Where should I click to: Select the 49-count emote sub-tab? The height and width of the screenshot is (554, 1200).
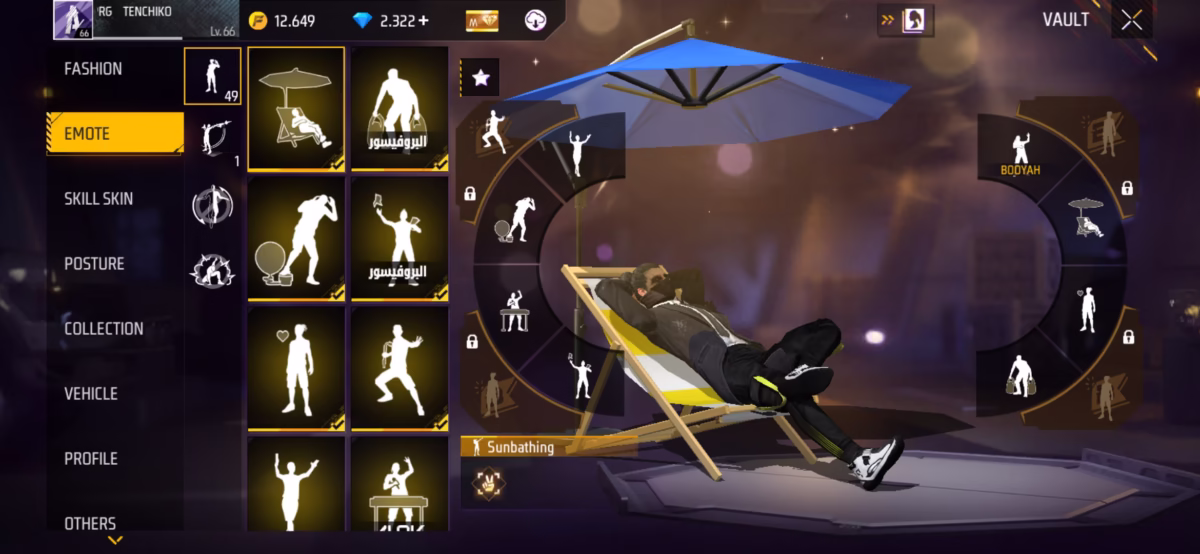212,76
